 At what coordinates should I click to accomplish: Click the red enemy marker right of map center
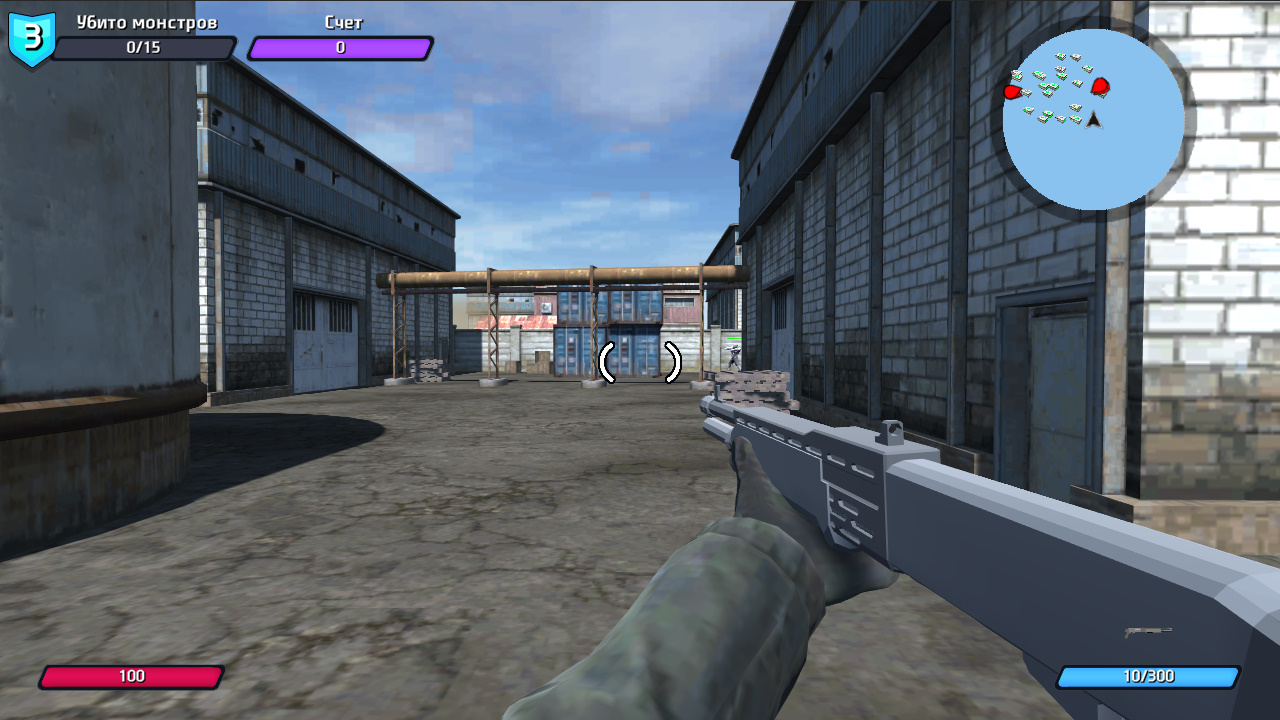[x=1100, y=87]
